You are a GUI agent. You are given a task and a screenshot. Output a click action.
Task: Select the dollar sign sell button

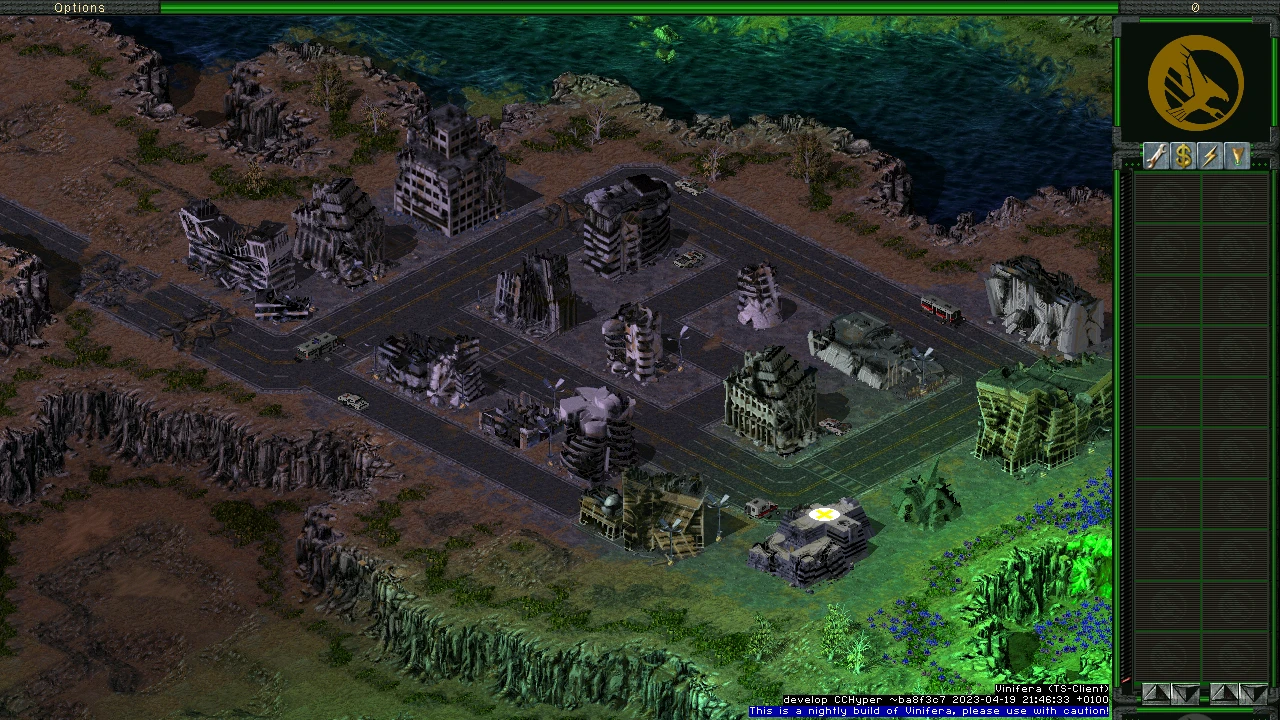(x=1184, y=156)
